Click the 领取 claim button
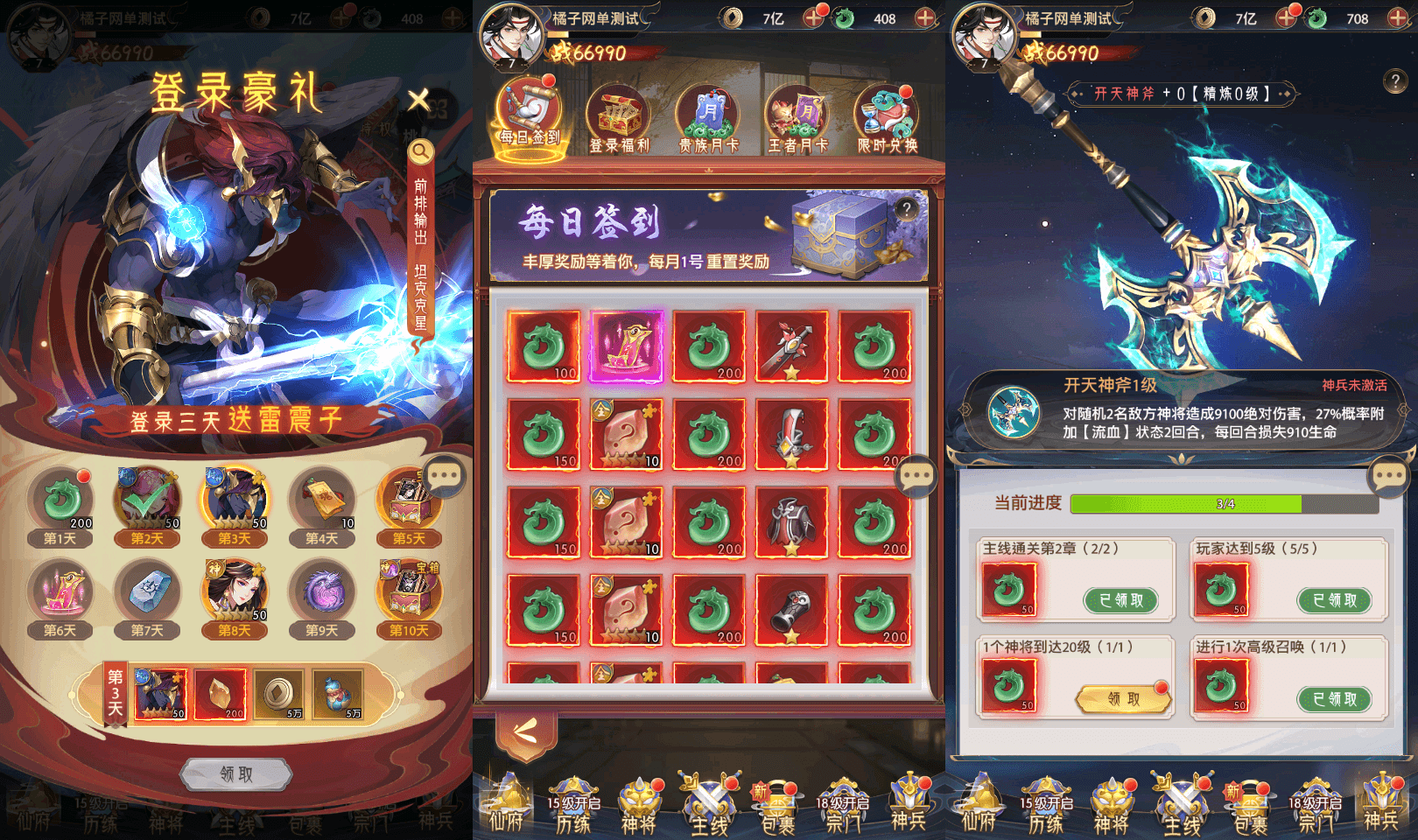This screenshot has width=1418, height=840. [x=236, y=773]
